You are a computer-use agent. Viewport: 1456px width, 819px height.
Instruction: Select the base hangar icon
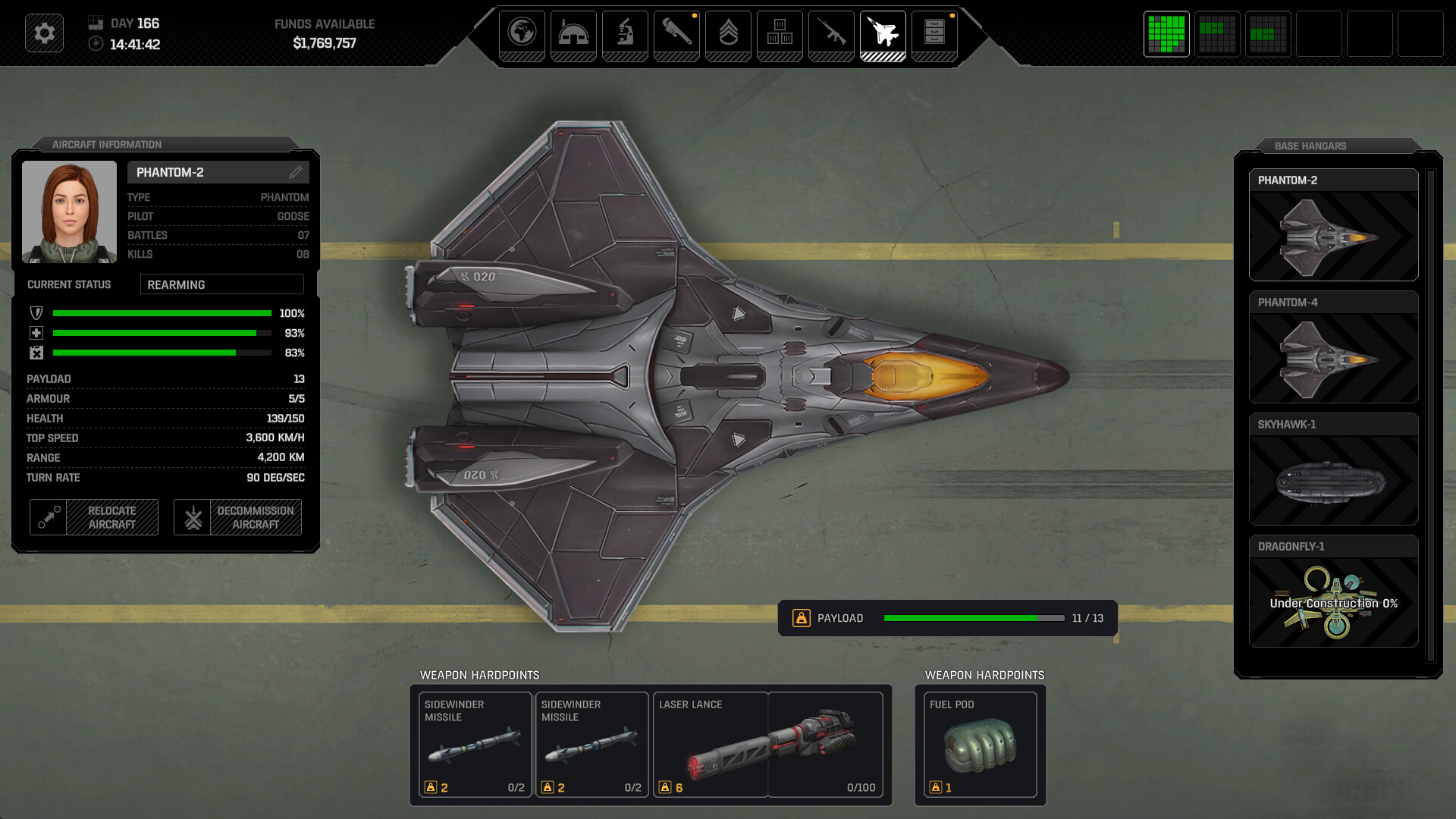(x=573, y=34)
